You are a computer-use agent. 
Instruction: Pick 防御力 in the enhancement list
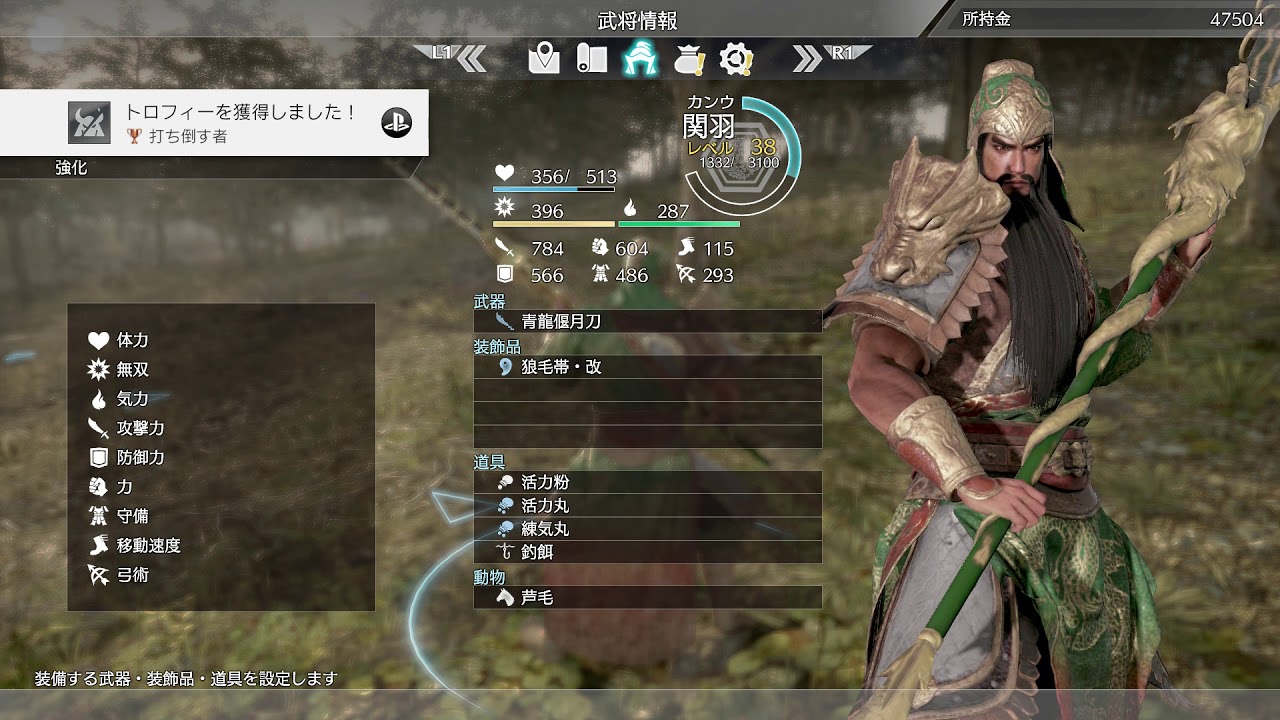click(140, 457)
